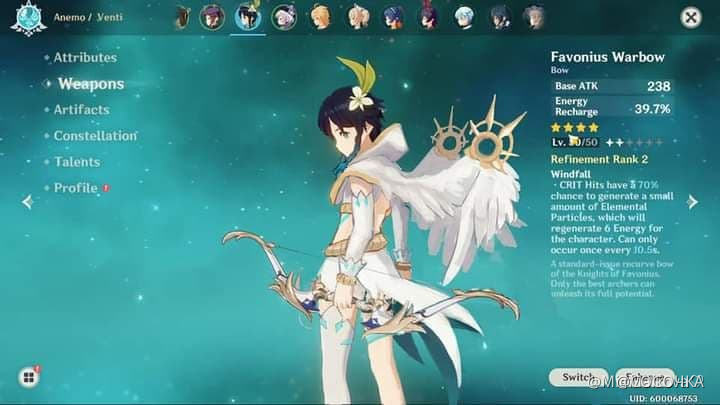Pick the grey-haired character portrait at row end

click(535, 16)
